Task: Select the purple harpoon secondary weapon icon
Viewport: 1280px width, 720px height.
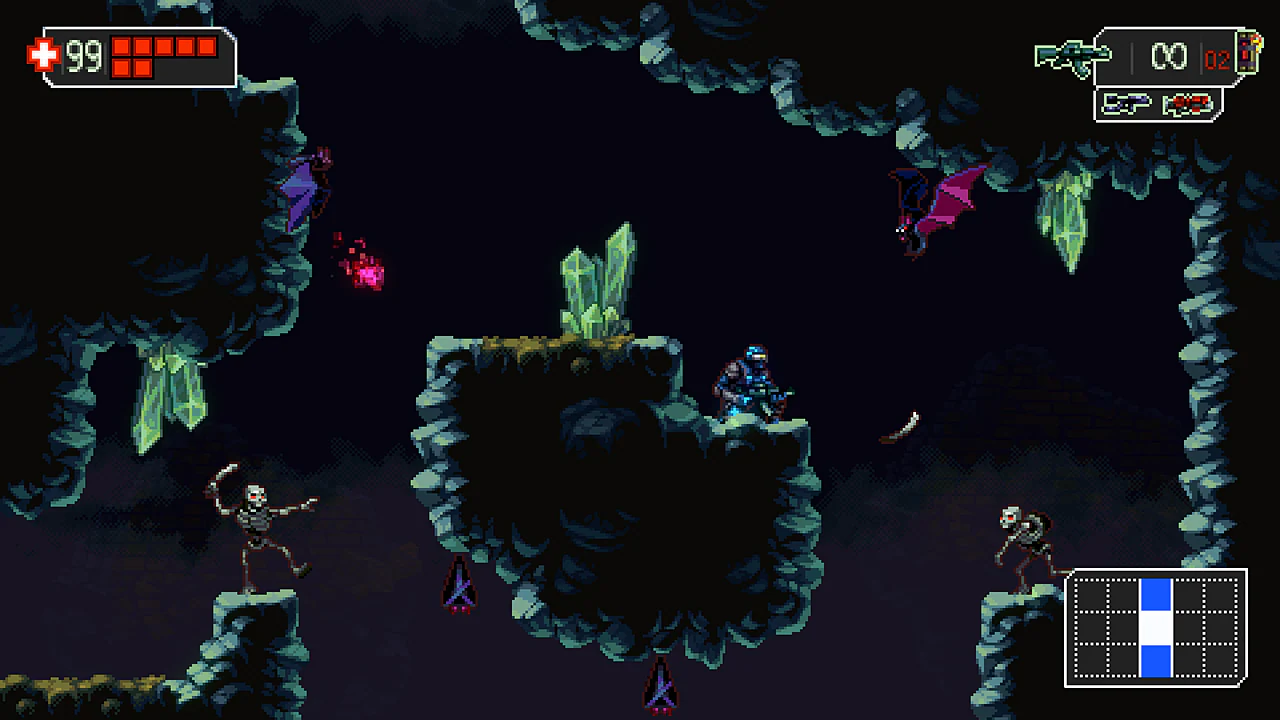Action: (1127, 105)
